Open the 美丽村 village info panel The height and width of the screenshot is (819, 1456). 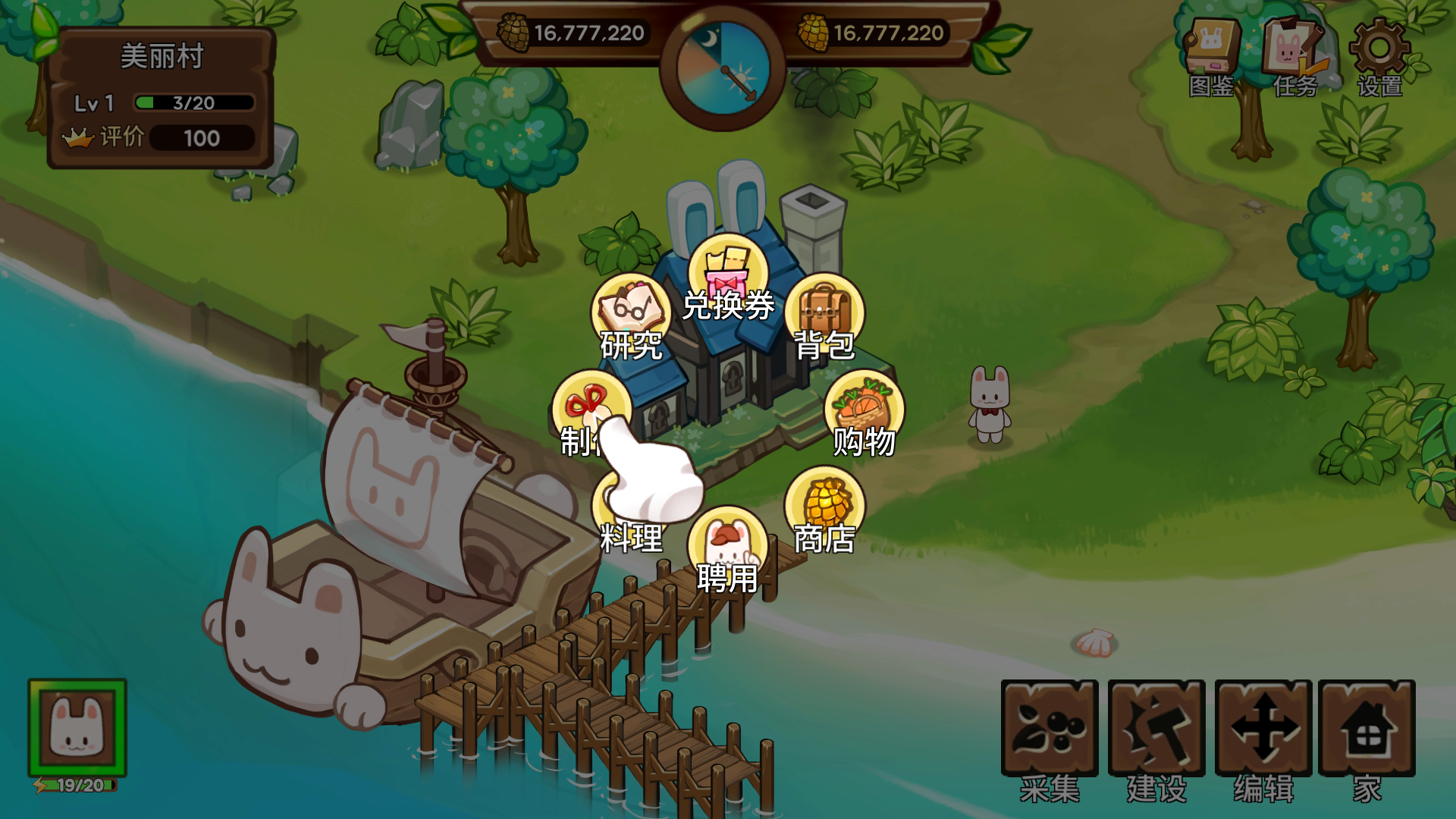click(161, 99)
